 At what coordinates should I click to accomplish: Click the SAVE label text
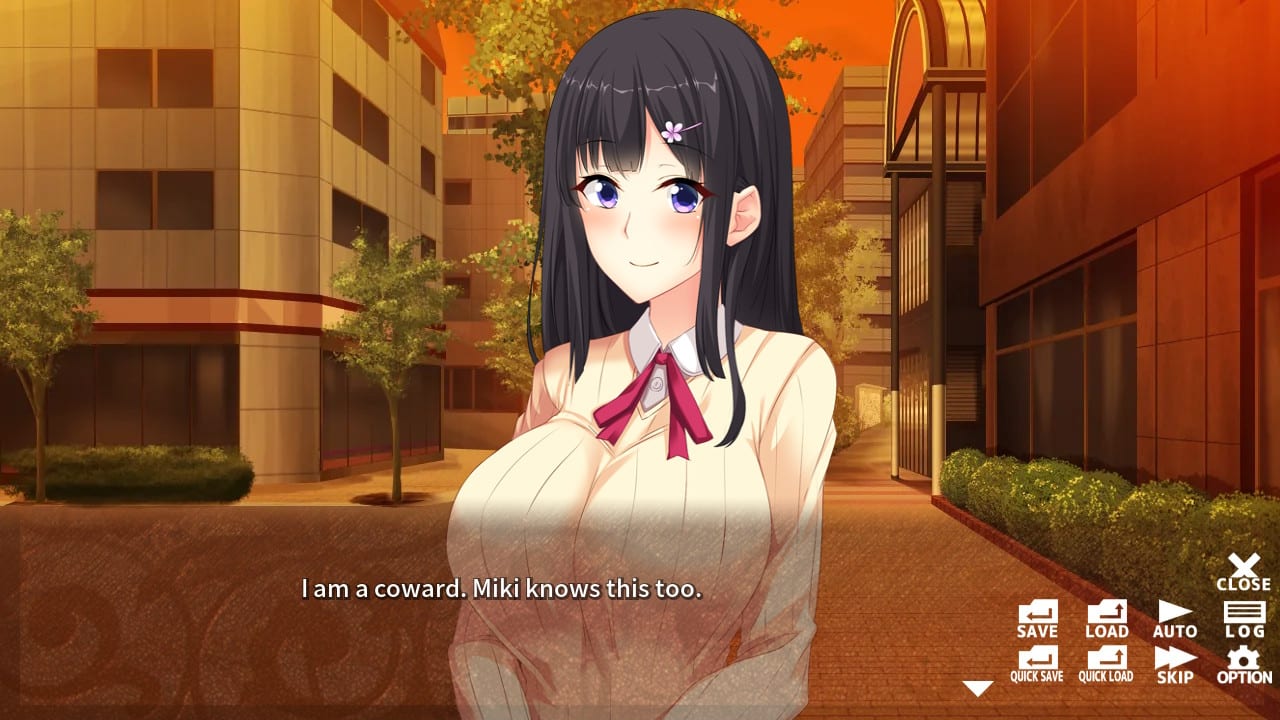pyautogui.click(x=1035, y=631)
